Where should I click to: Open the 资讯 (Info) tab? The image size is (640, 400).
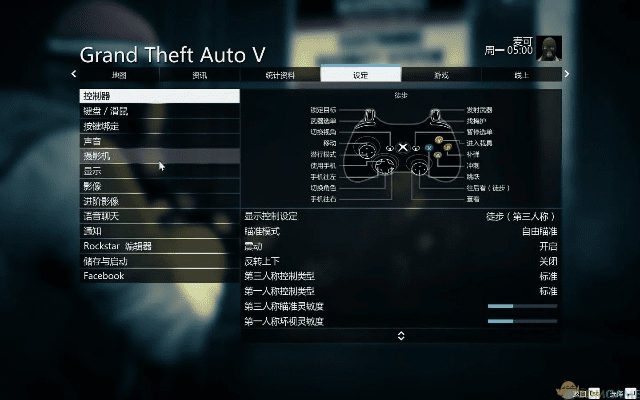pos(200,75)
